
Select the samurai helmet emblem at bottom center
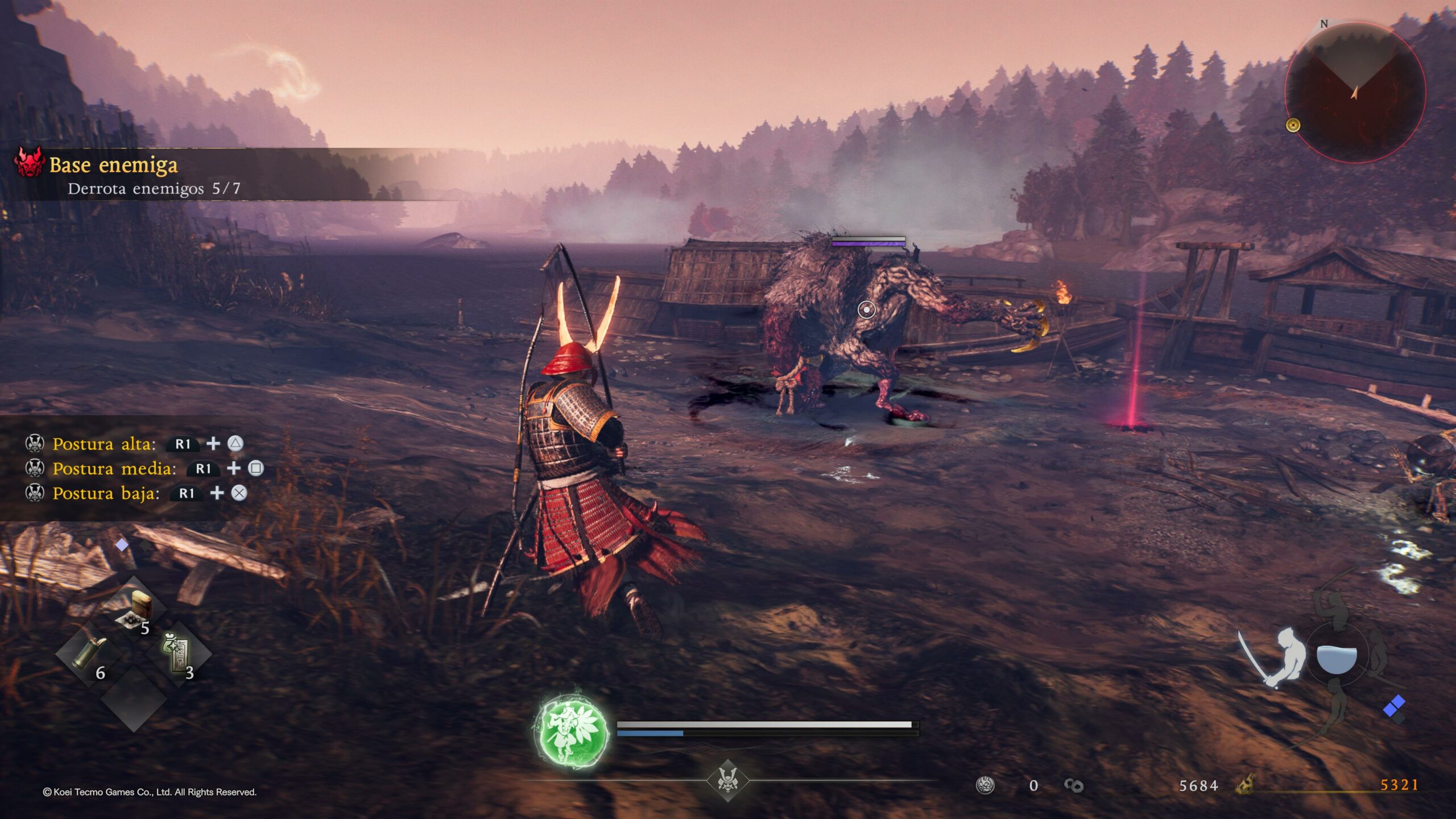click(x=727, y=780)
